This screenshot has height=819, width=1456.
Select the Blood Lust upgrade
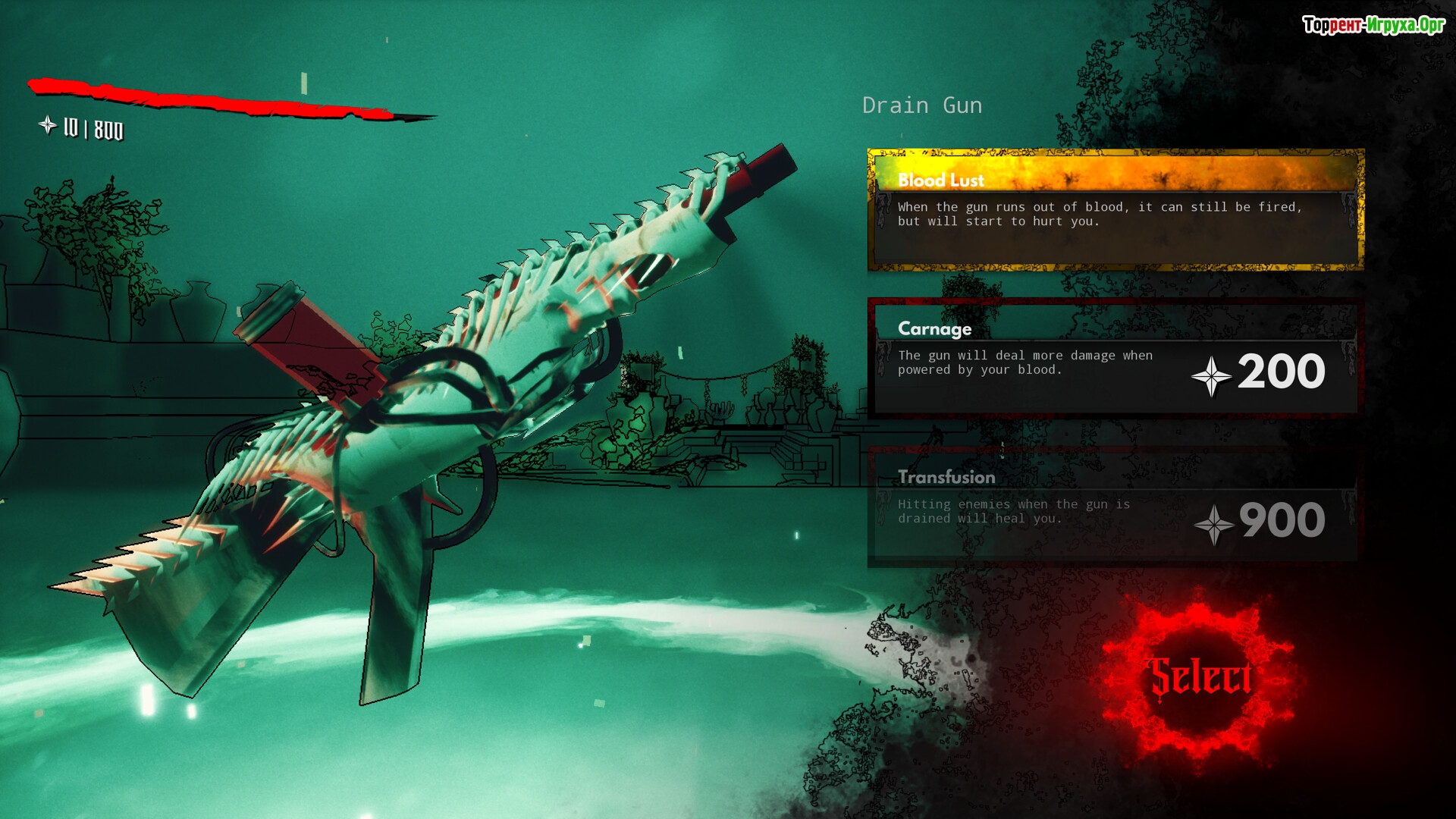click(x=1115, y=210)
